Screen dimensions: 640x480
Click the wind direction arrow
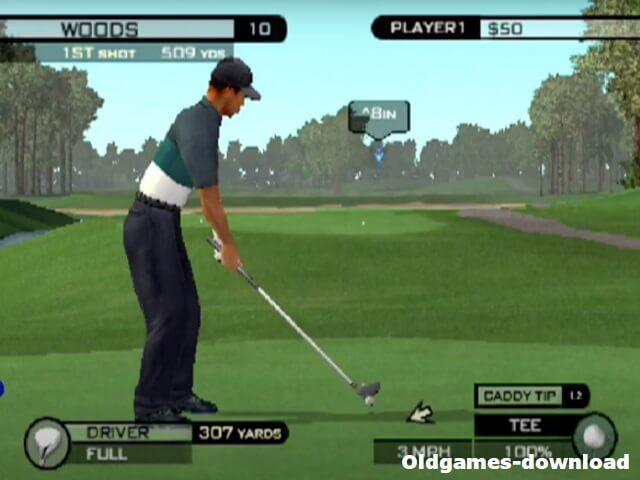[x=420, y=412]
